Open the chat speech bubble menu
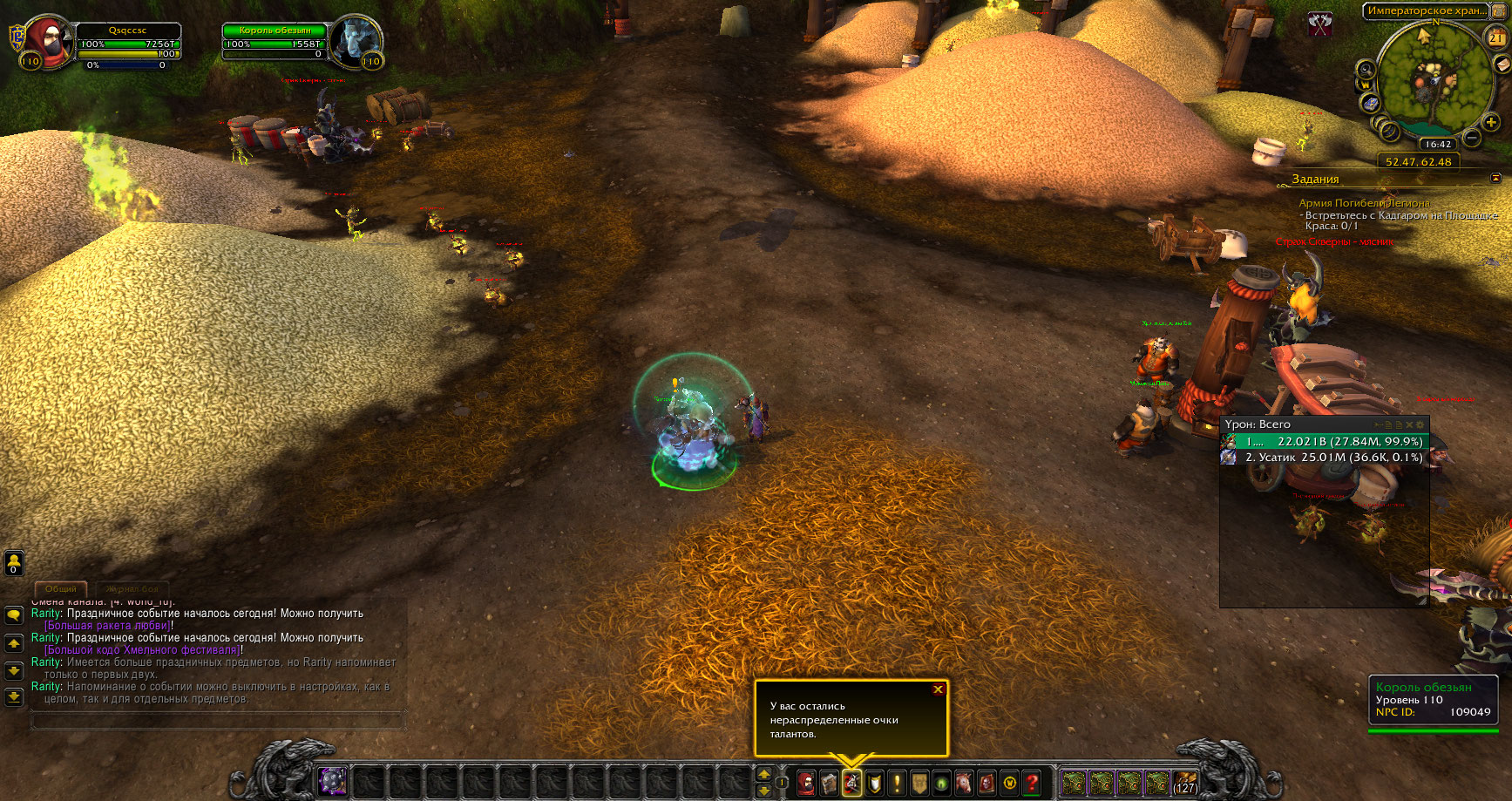 (14, 615)
